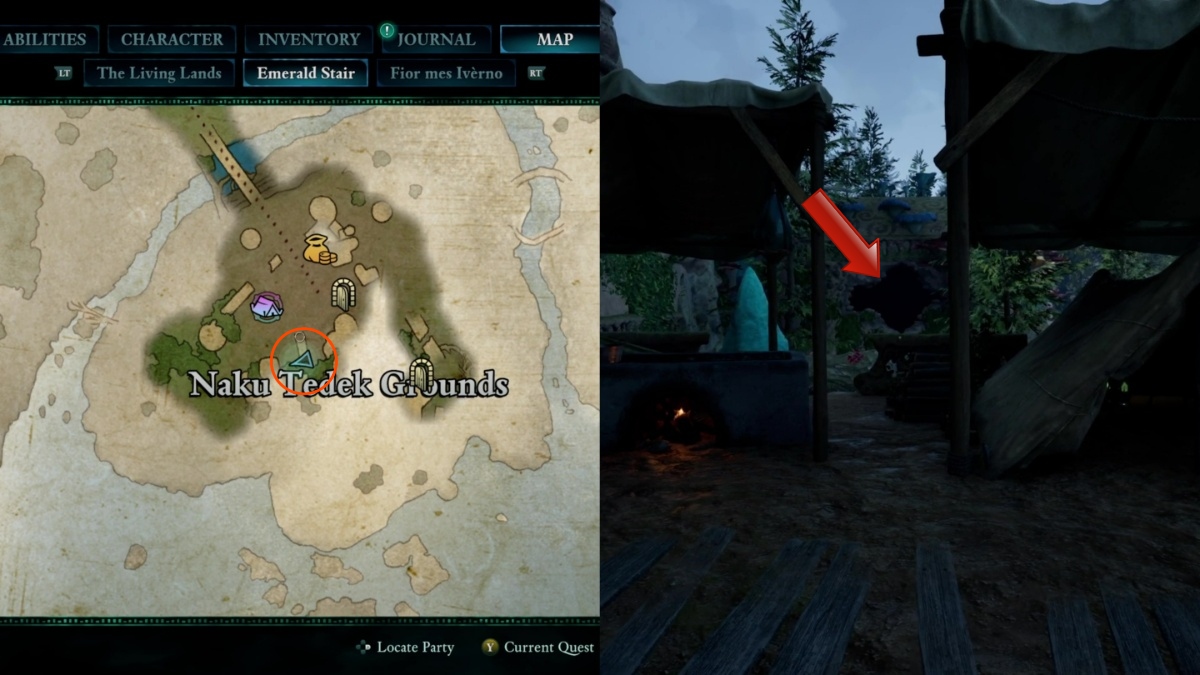Select the archway marker over the Grounds label
The image size is (1200, 675).
[422, 374]
